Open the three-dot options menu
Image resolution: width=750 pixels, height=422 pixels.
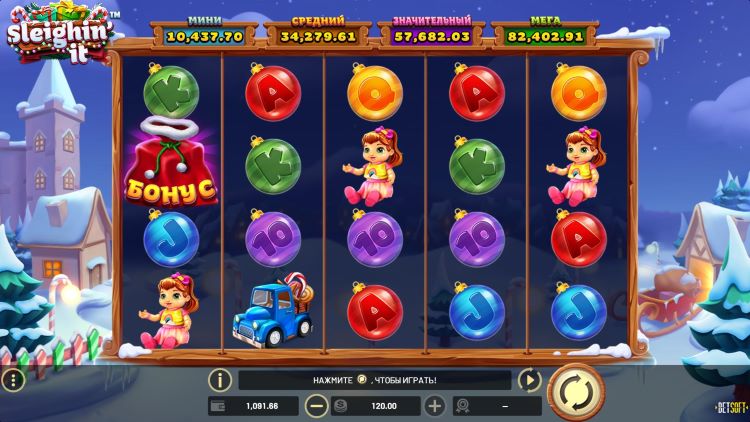pos(12,381)
